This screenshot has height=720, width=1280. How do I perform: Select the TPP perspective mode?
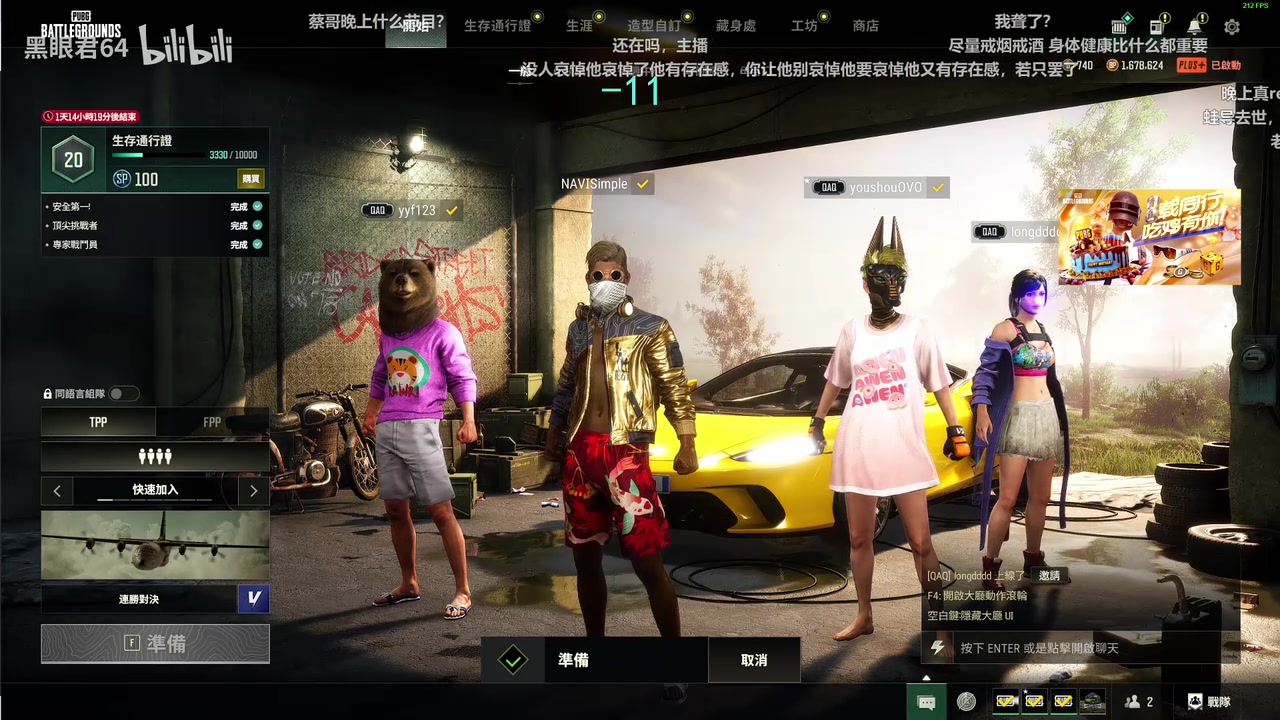98,422
